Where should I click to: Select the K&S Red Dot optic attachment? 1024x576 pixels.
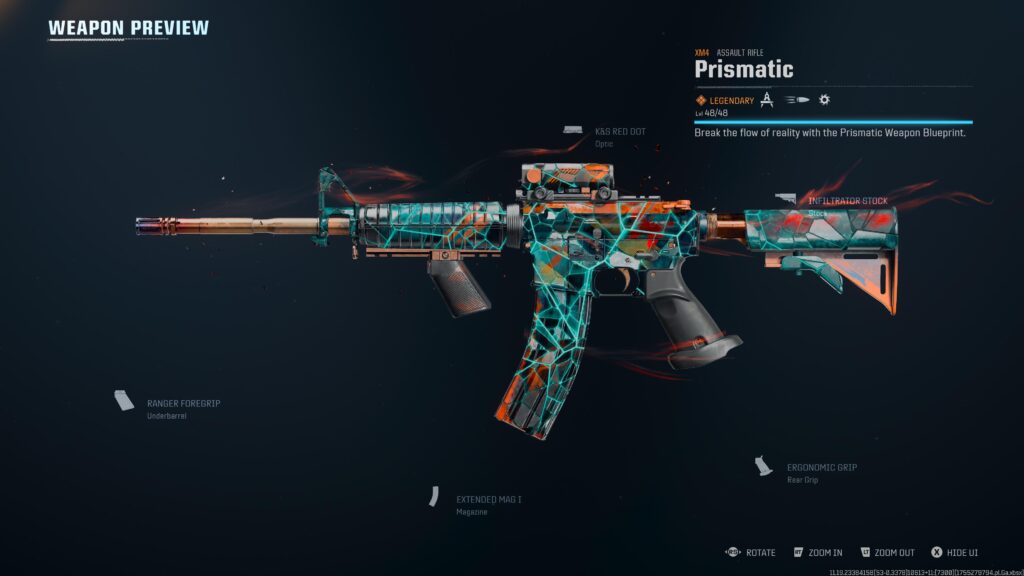[x=619, y=131]
